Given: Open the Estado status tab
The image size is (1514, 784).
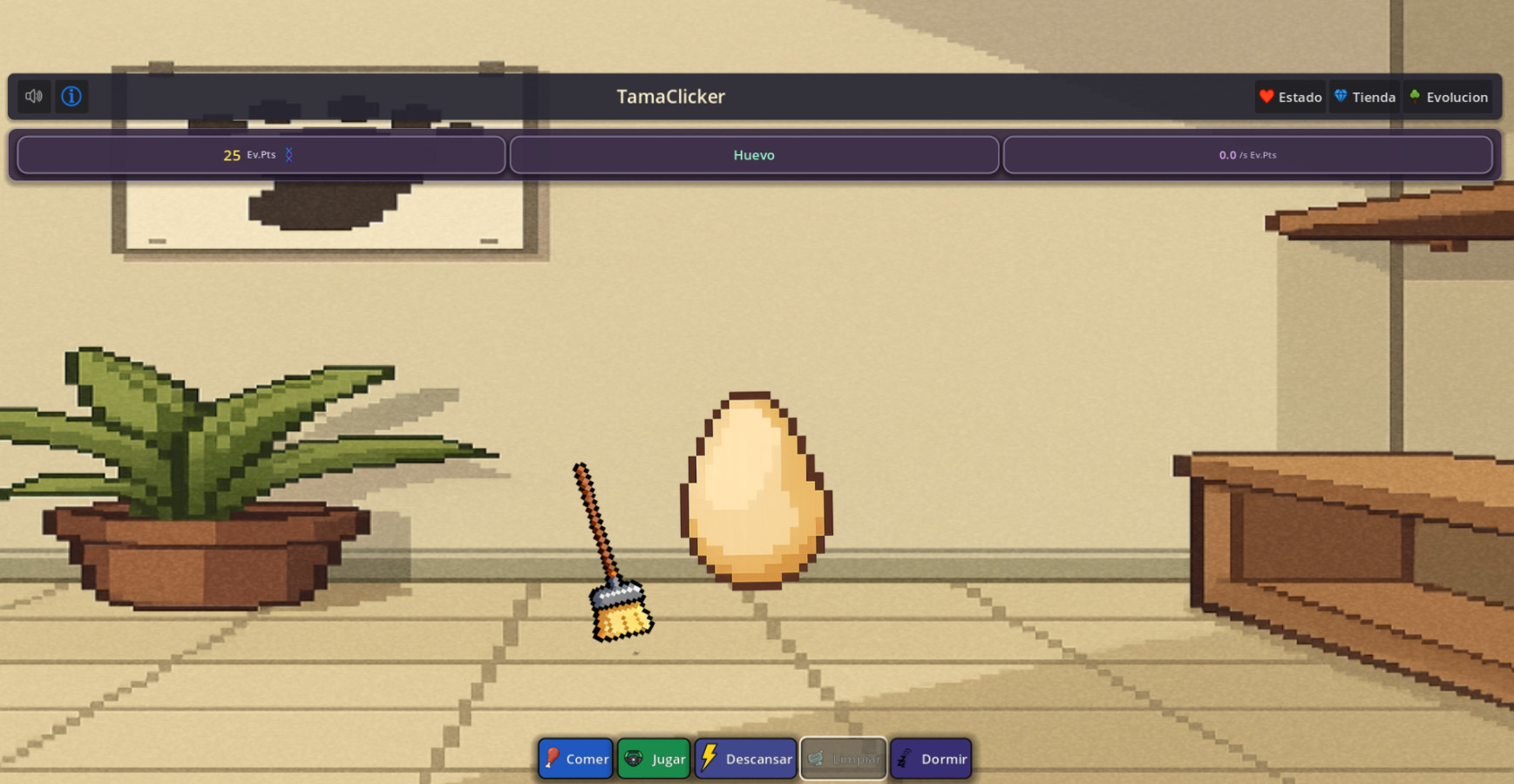Looking at the screenshot, I should click(x=1290, y=97).
